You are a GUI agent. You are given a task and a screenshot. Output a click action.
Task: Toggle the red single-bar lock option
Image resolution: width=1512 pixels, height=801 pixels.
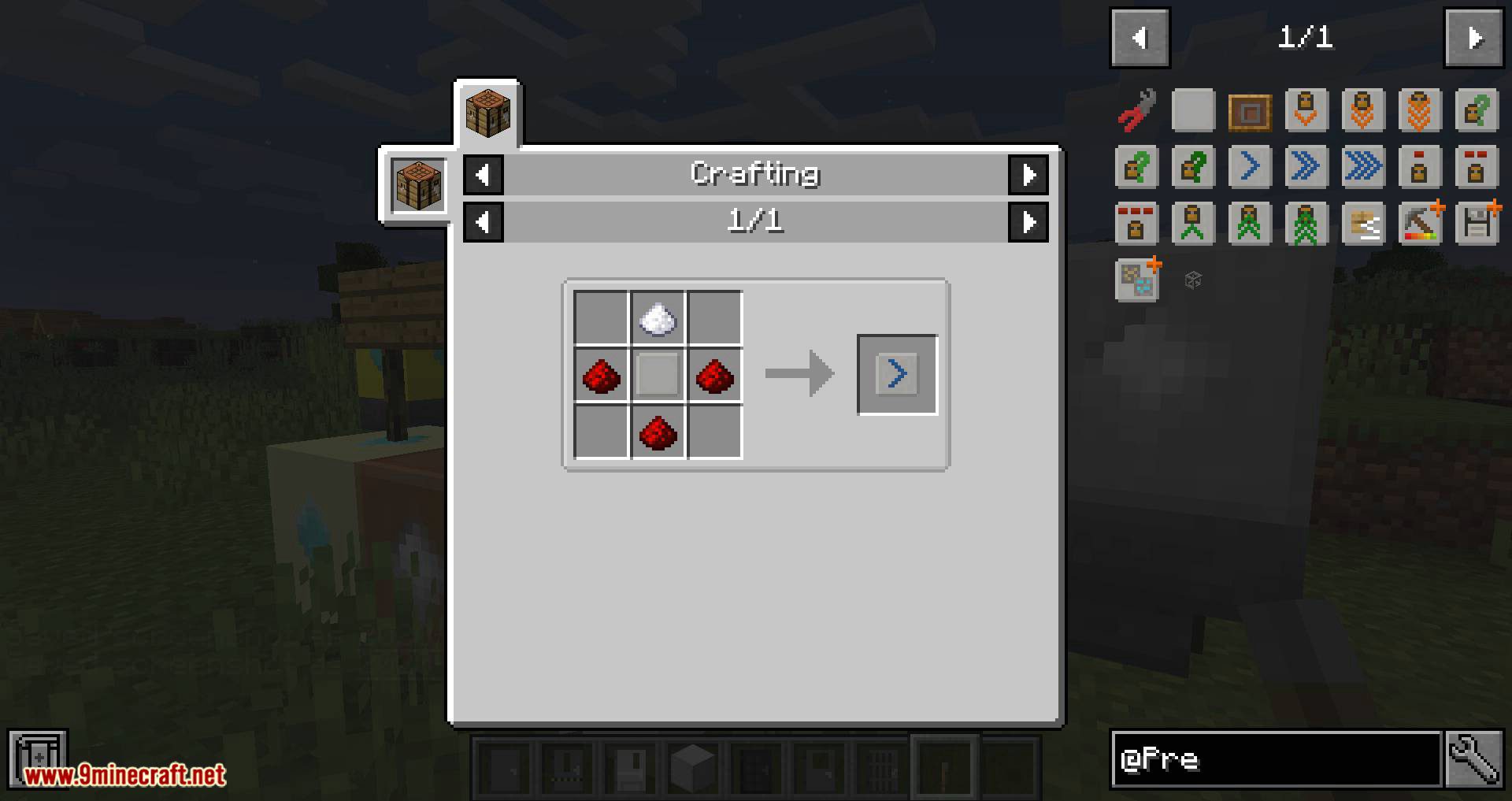1420,166
